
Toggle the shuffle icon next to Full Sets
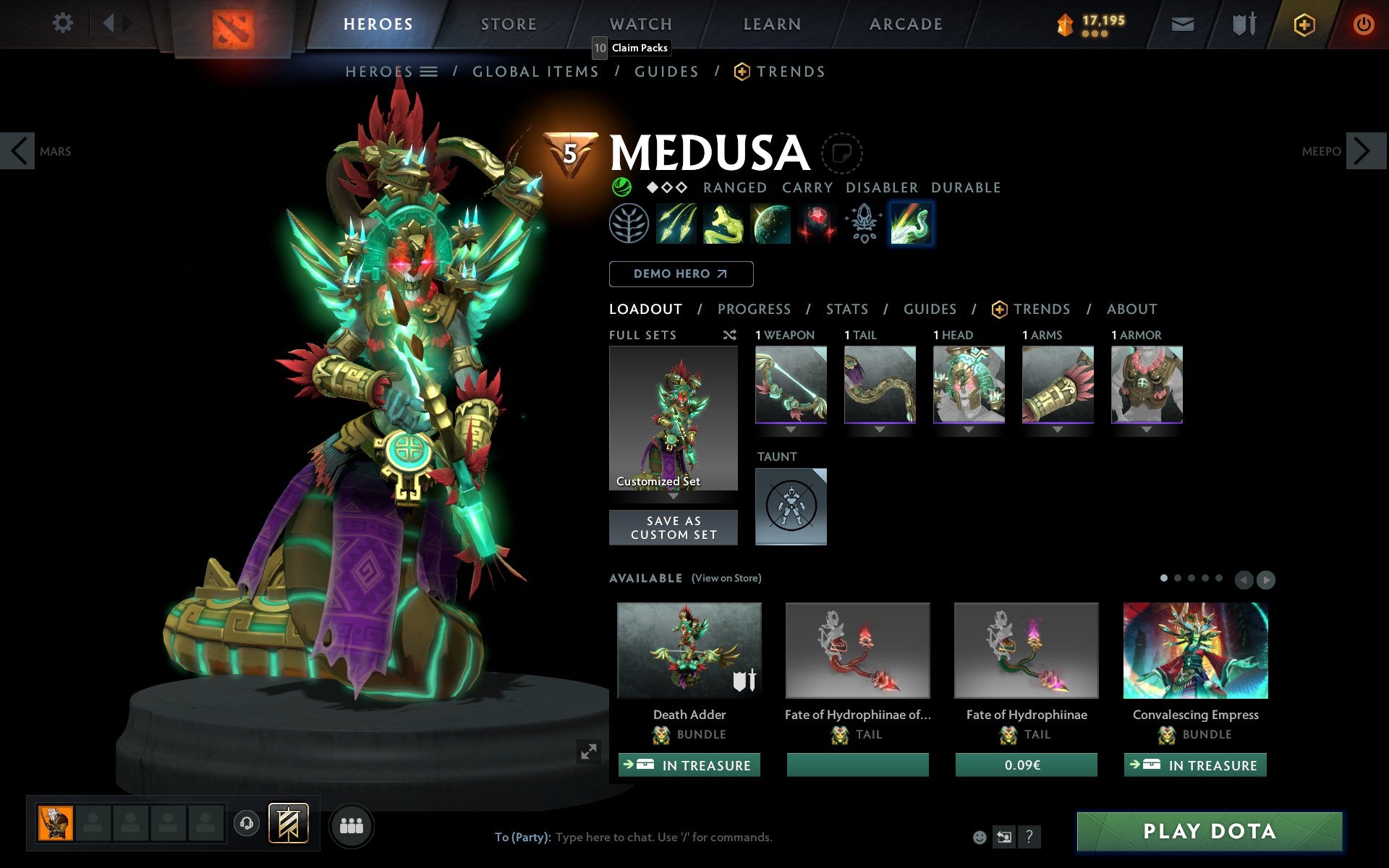coord(729,335)
